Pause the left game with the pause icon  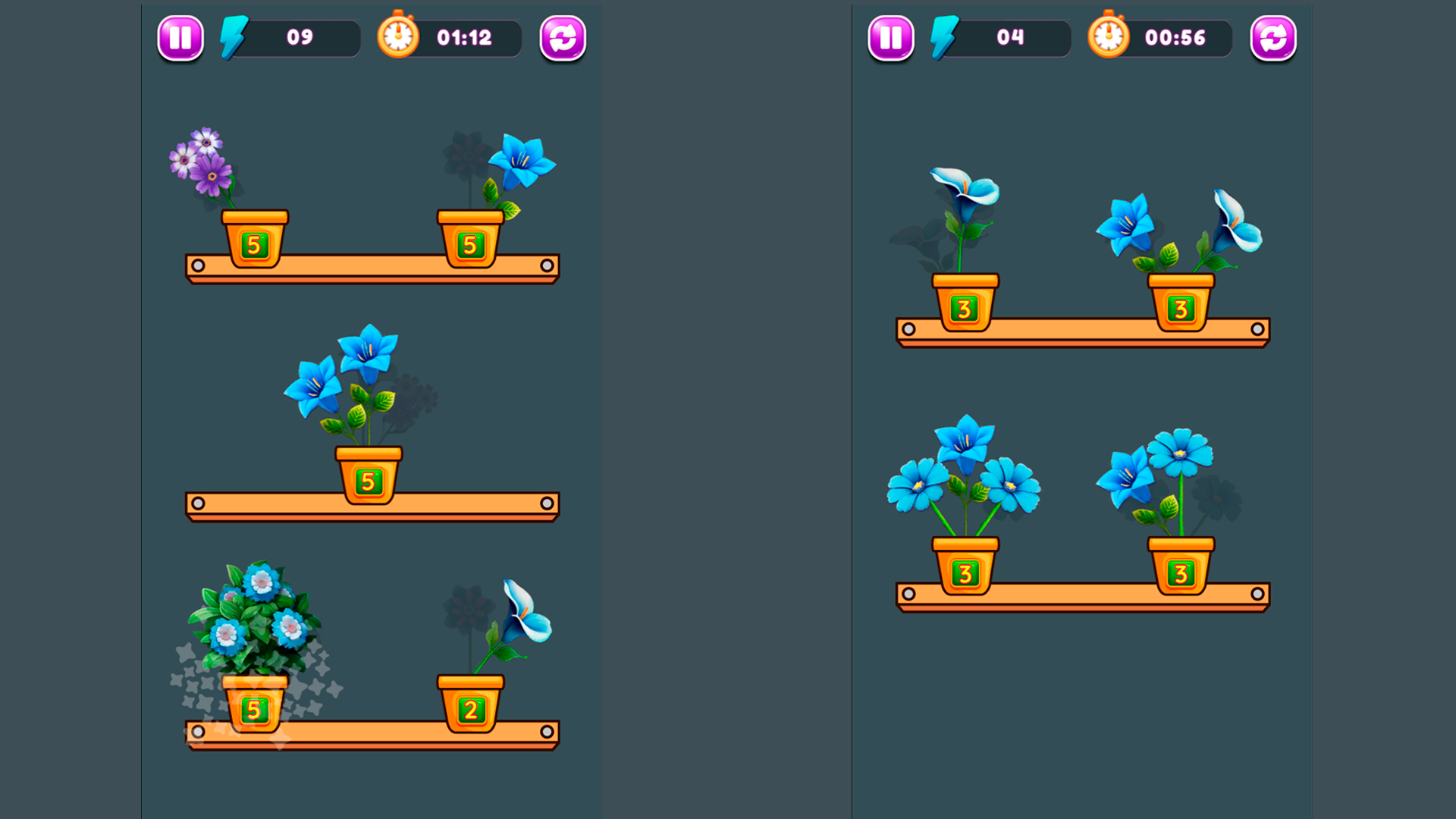click(179, 37)
